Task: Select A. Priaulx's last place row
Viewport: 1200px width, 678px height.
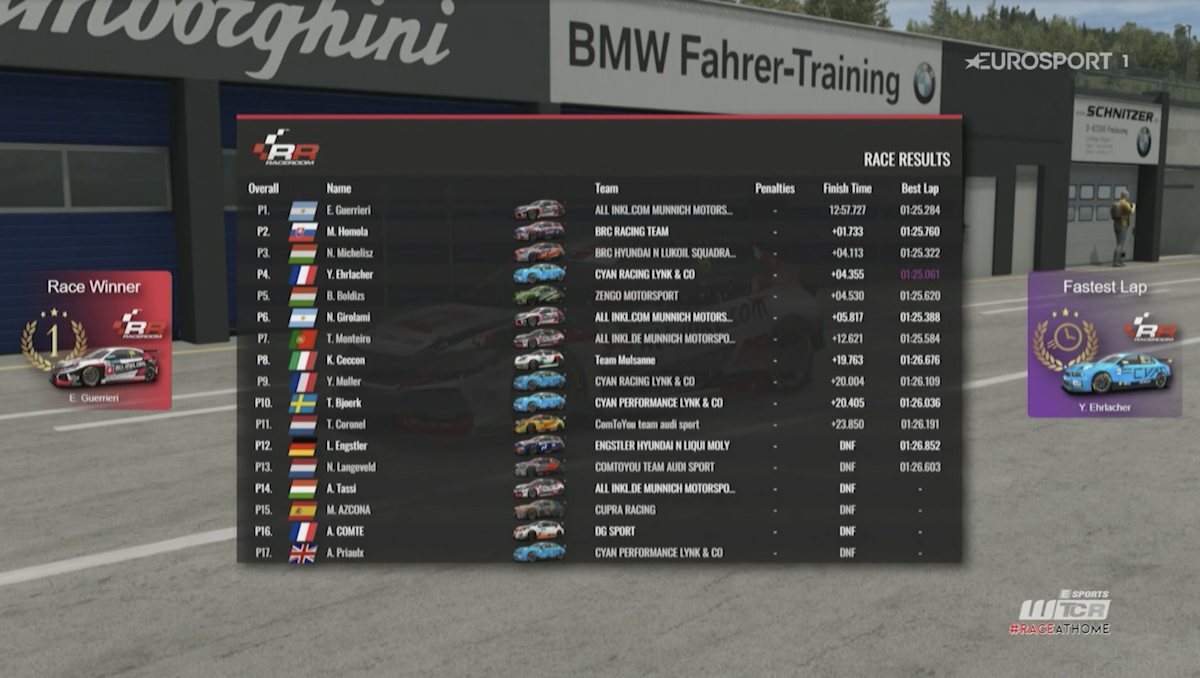Action: click(599, 552)
